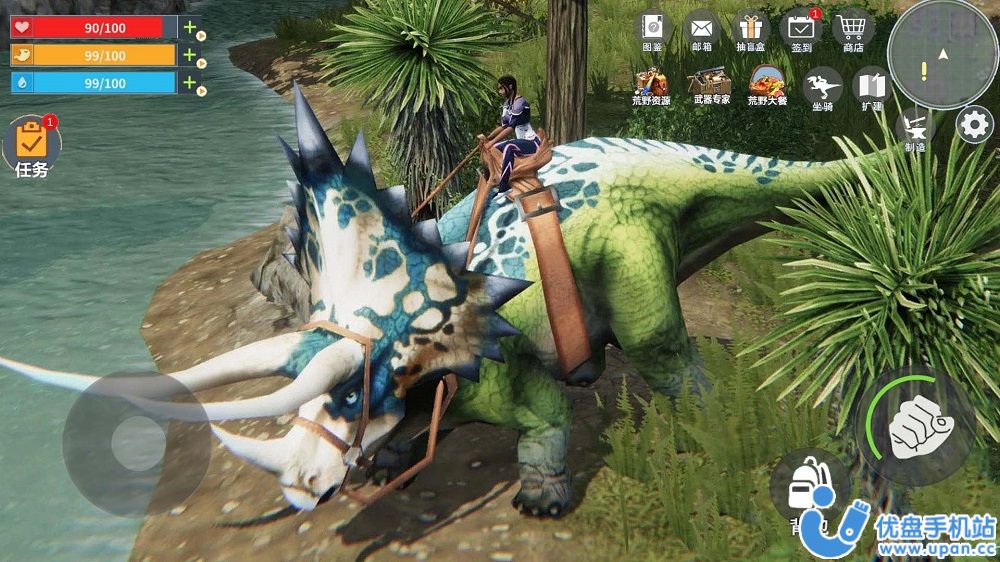Open the 荒野大餐 food basket offer
The width and height of the screenshot is (1000, 562).
pos(767,85)
